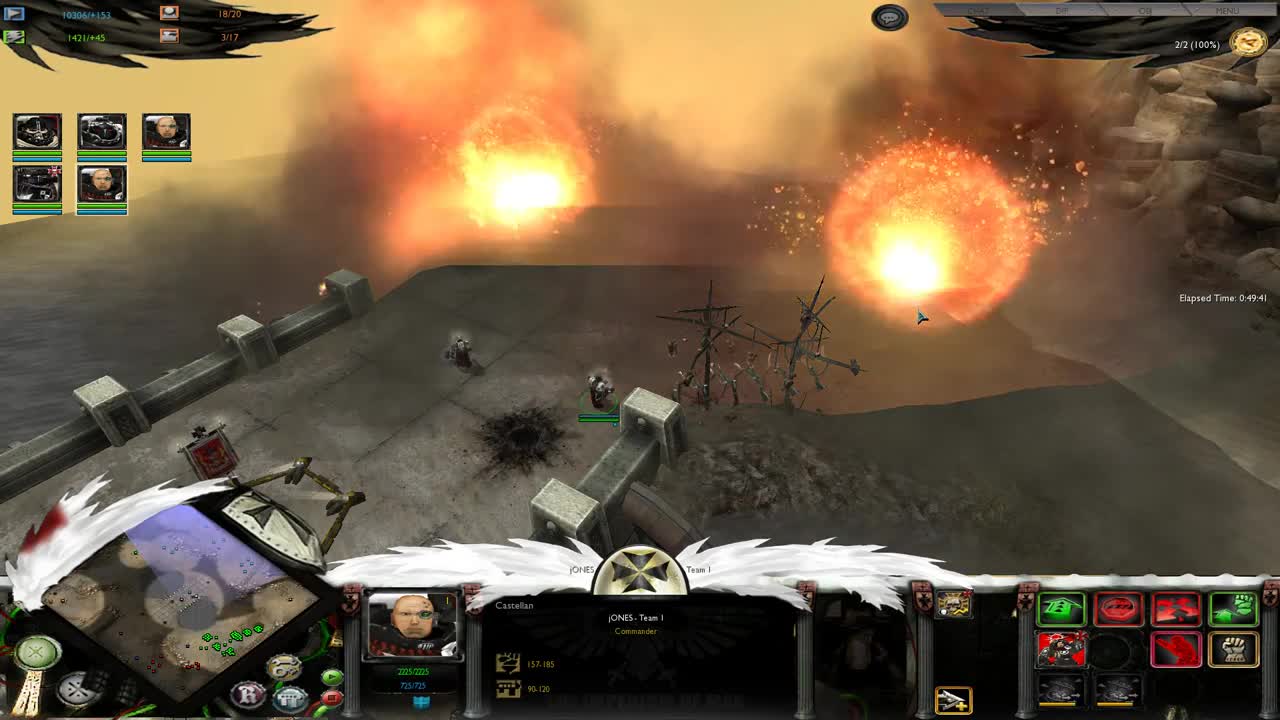Viewport: 1280px width, 720px height.
Task: Click the silver structures icon near the minimap
Action: click(287, 699)
